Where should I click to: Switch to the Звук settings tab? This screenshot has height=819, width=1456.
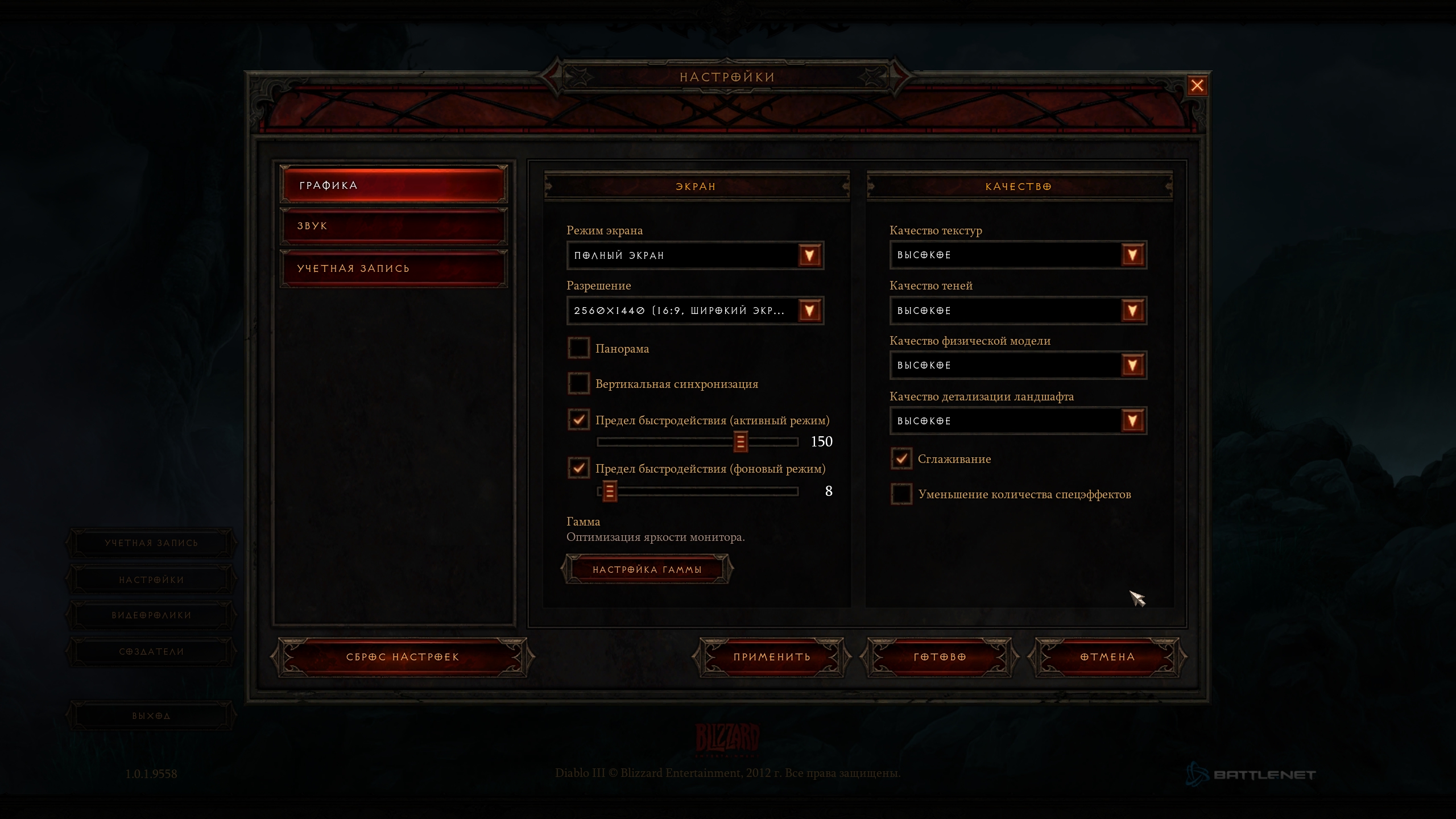(x=393, y=226)
